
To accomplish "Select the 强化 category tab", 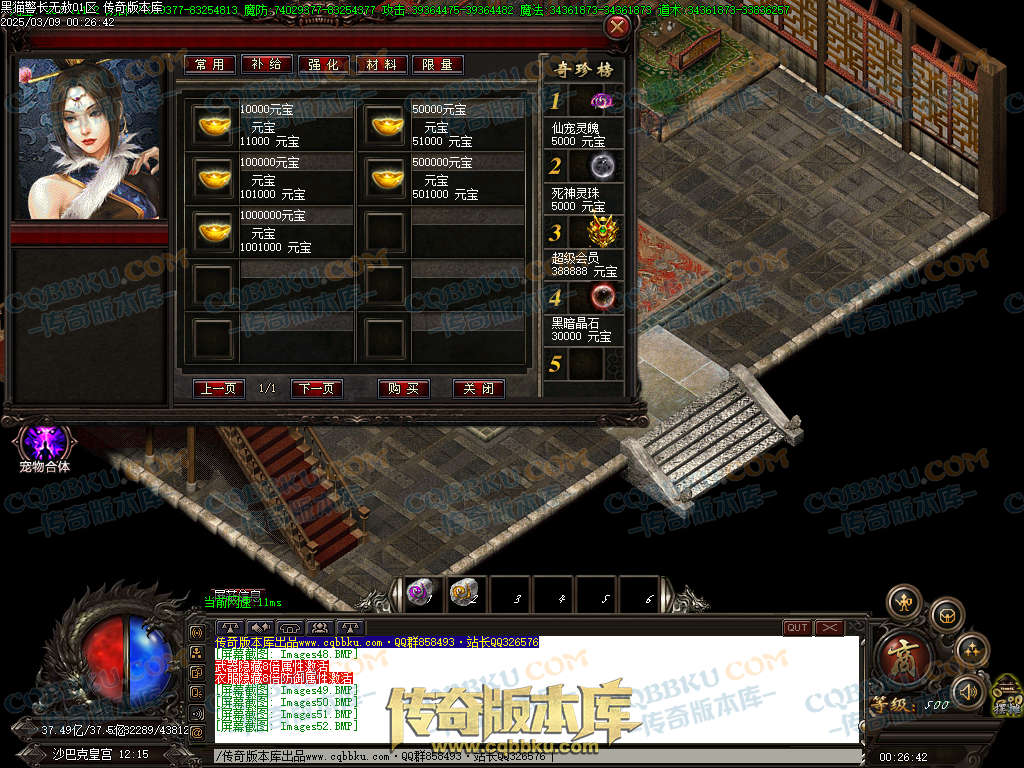I will (x=324, y=64).
